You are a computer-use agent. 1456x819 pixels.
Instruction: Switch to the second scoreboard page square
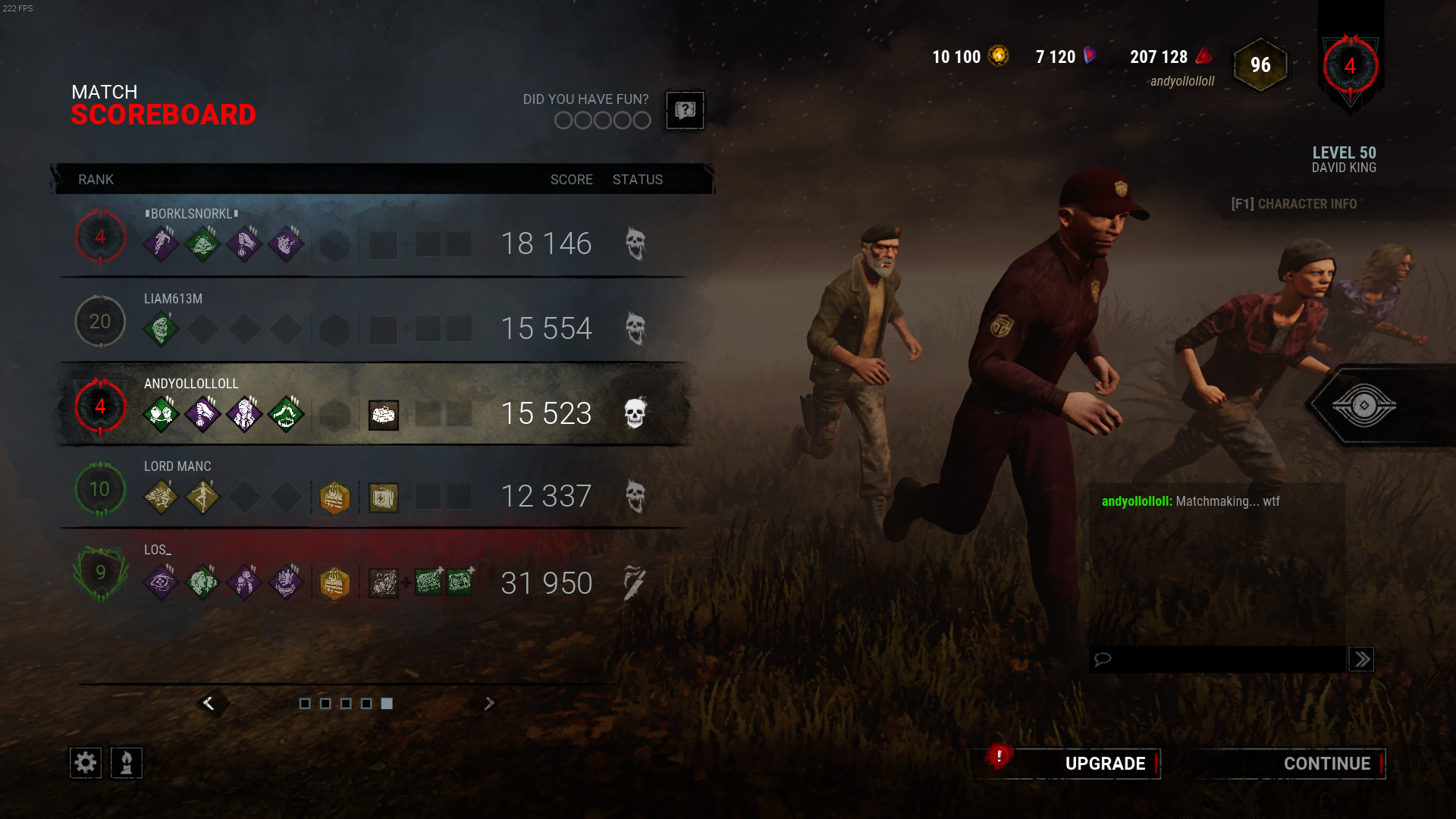(x=326, y=704)
